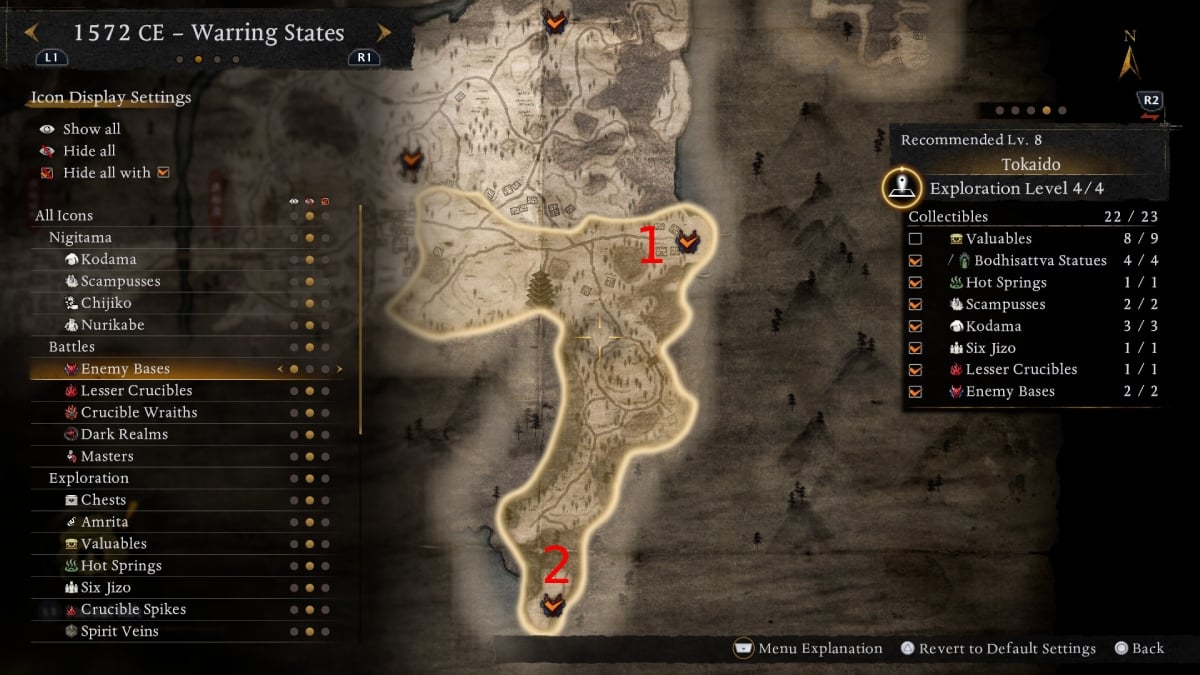Select the Chijiko filter entry

pyautogui.click(x=106, y=303)
